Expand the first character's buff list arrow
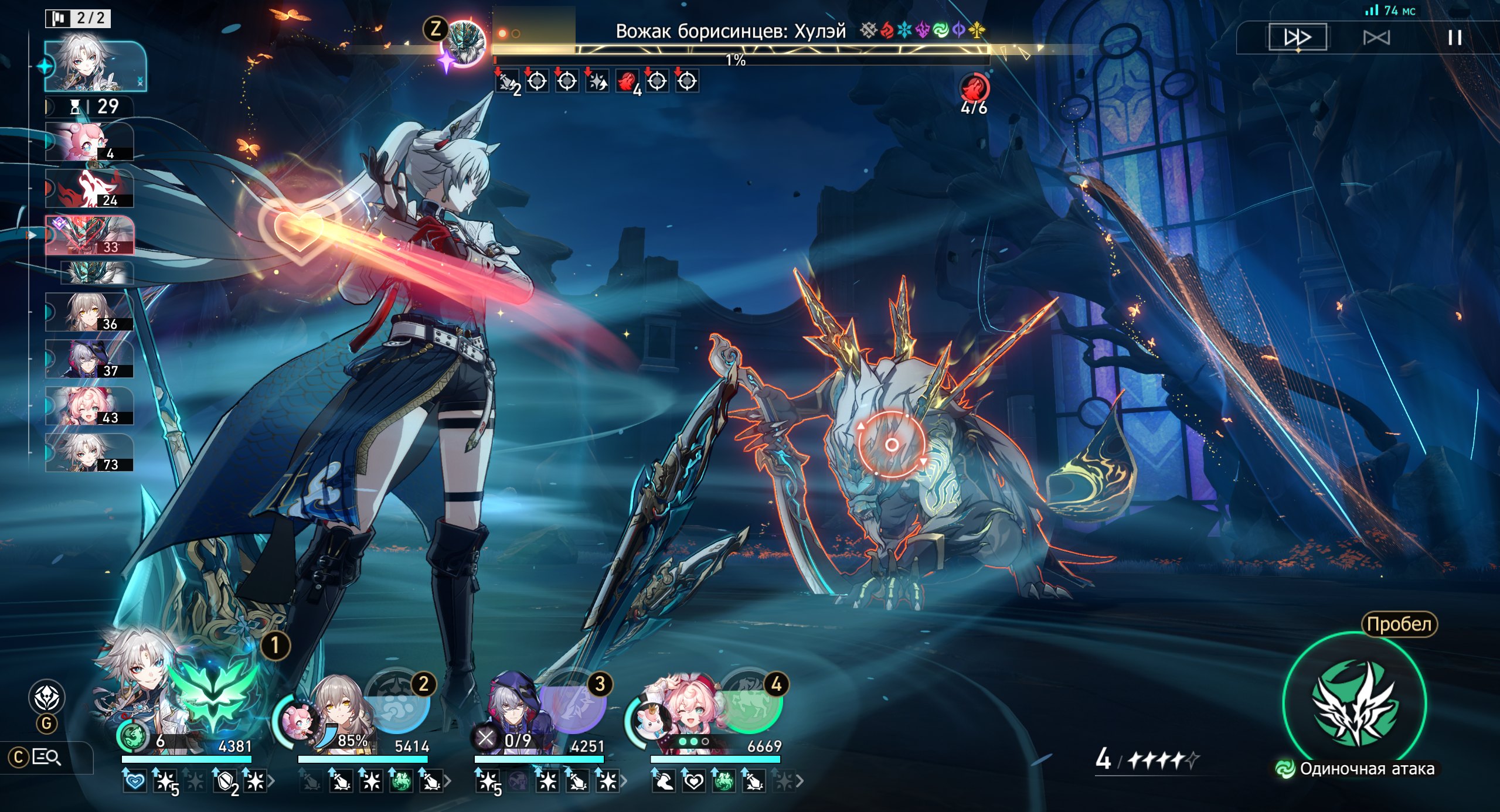Viewport: 1500px width, 812px height. [x=271, y=781]
